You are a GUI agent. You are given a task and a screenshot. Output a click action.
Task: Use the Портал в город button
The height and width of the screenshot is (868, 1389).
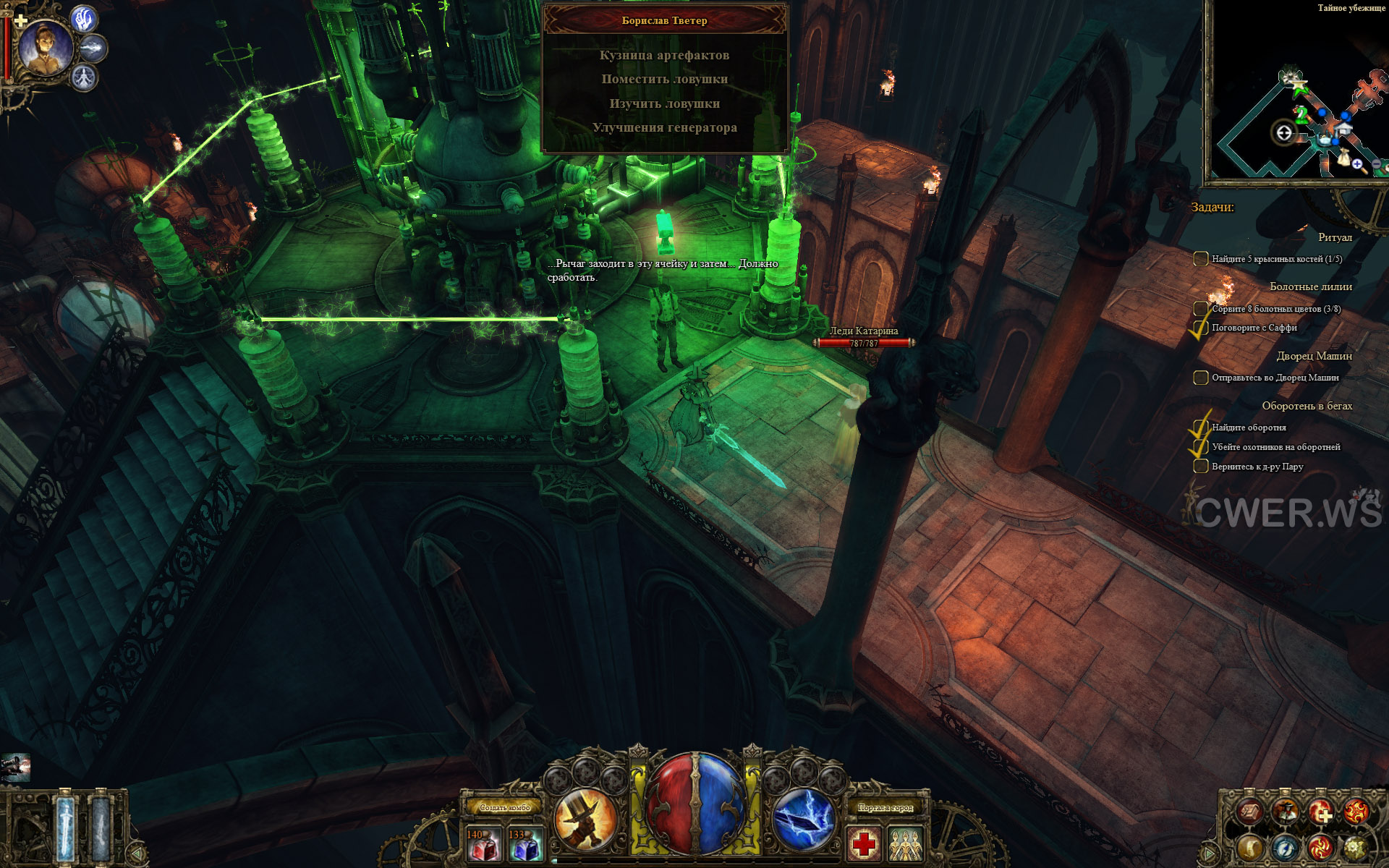coord(885,807)
